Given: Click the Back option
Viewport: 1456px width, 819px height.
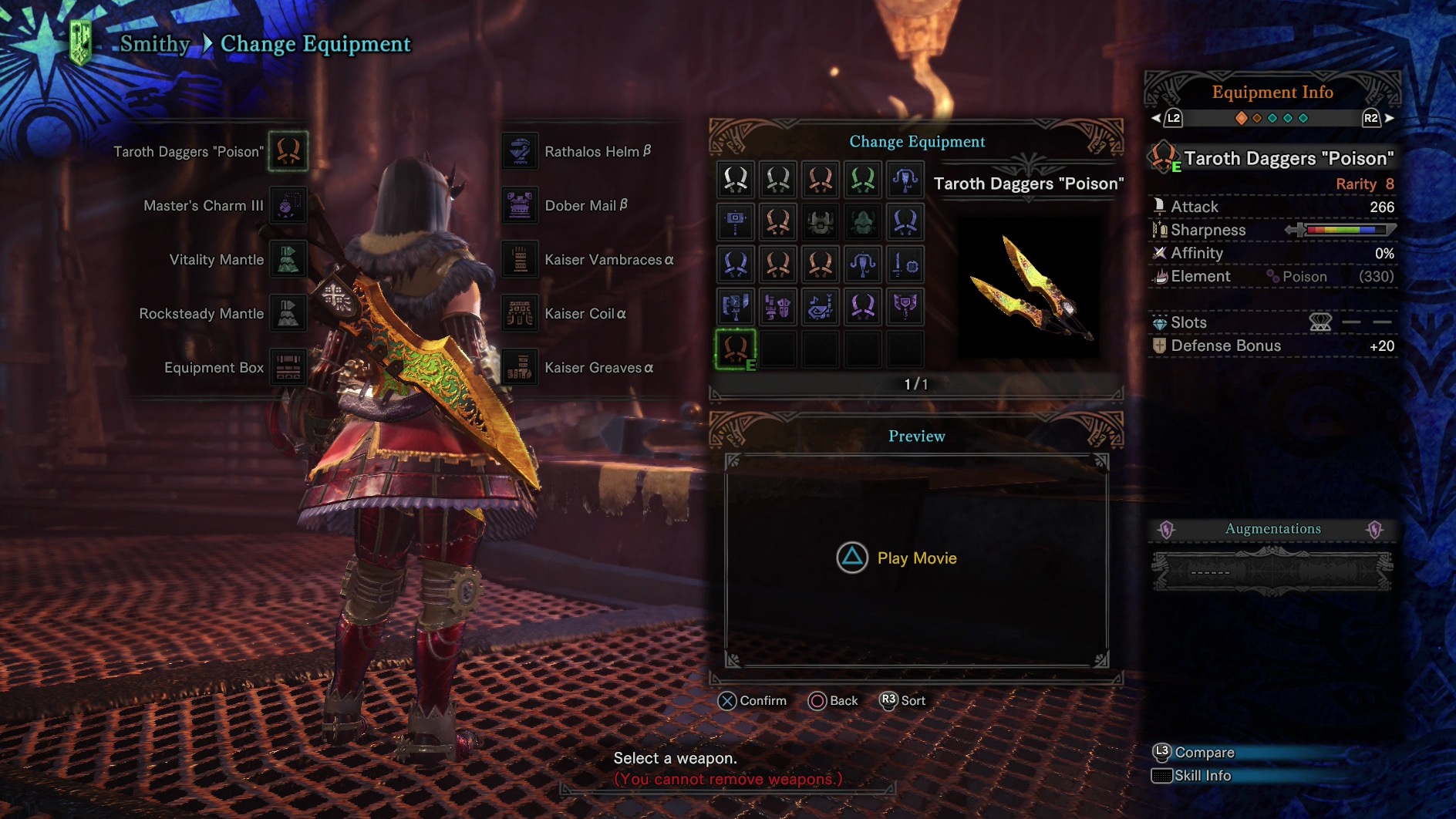Looking at the screenshot, I should point(833,700).
